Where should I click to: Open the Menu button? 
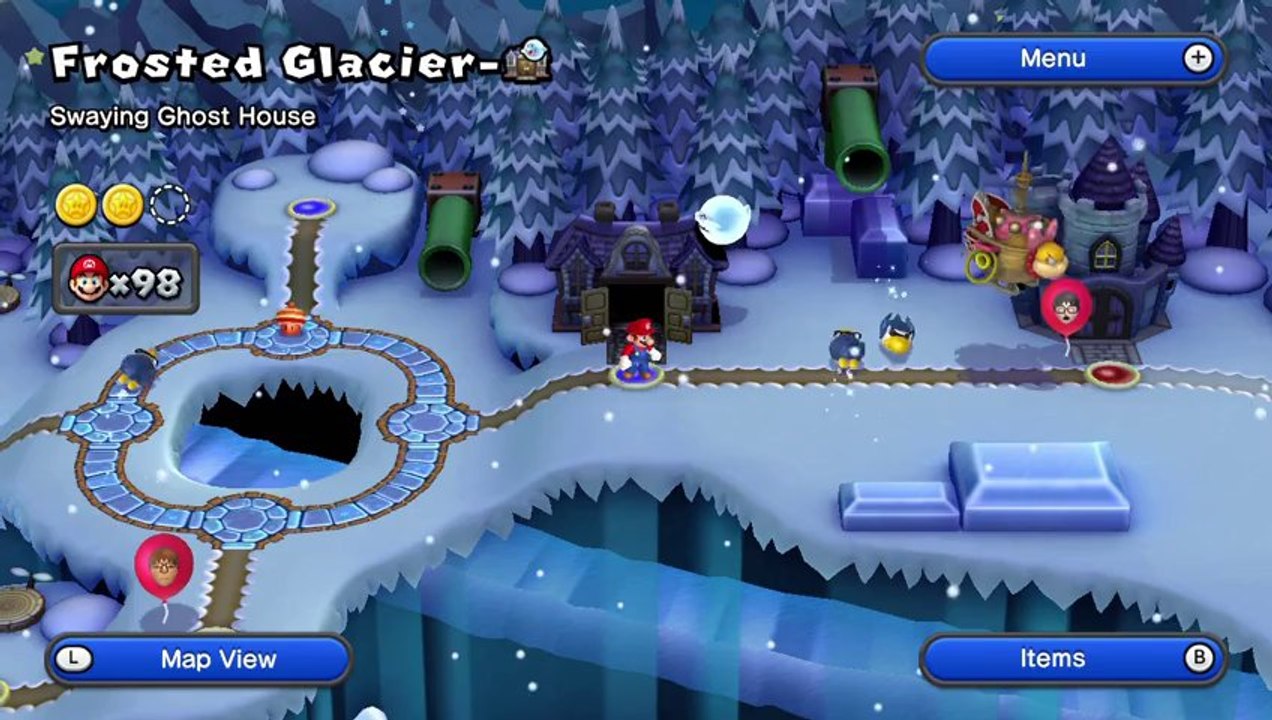[1072, 59]
